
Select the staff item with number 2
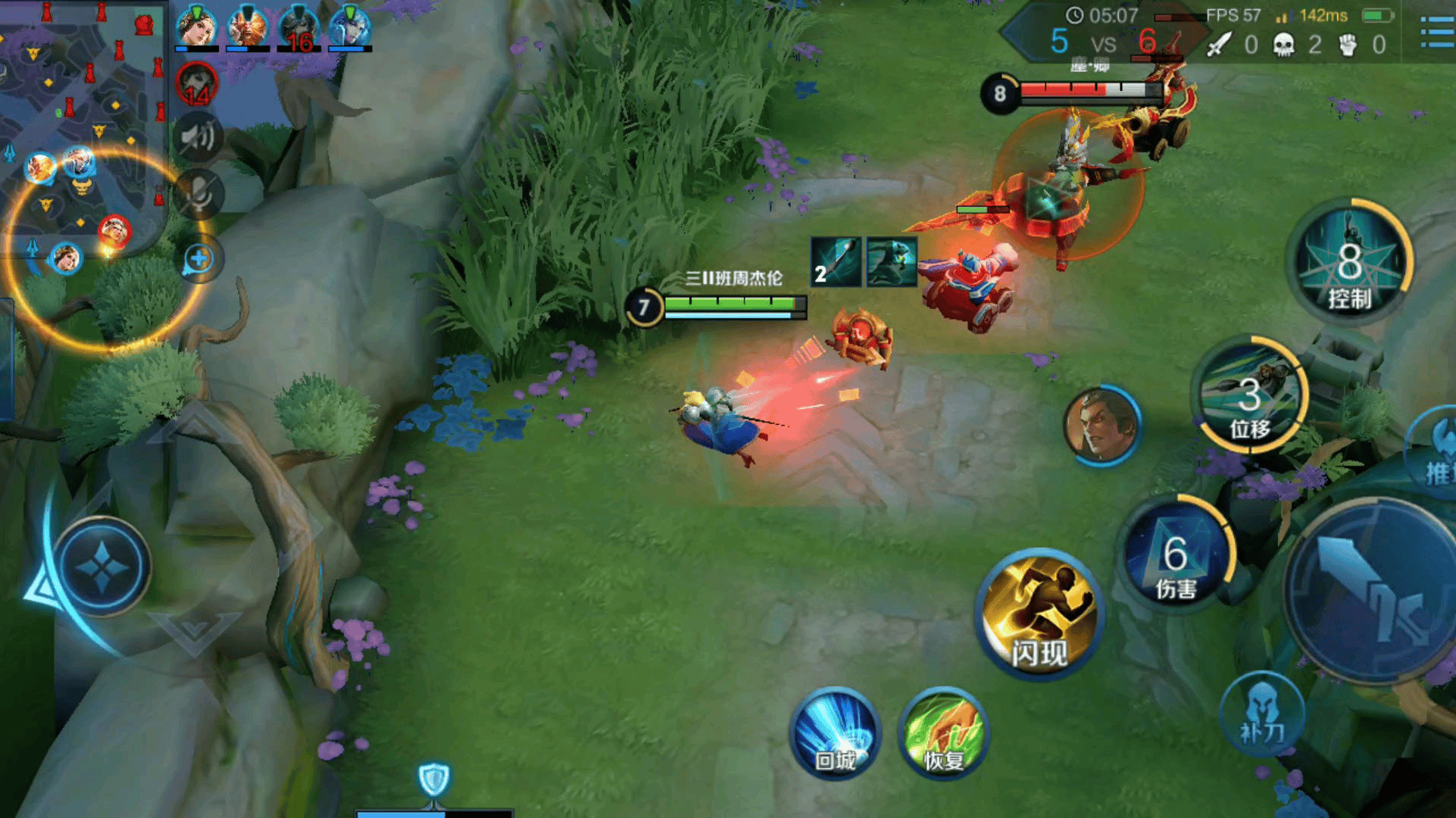click(836, 261)
